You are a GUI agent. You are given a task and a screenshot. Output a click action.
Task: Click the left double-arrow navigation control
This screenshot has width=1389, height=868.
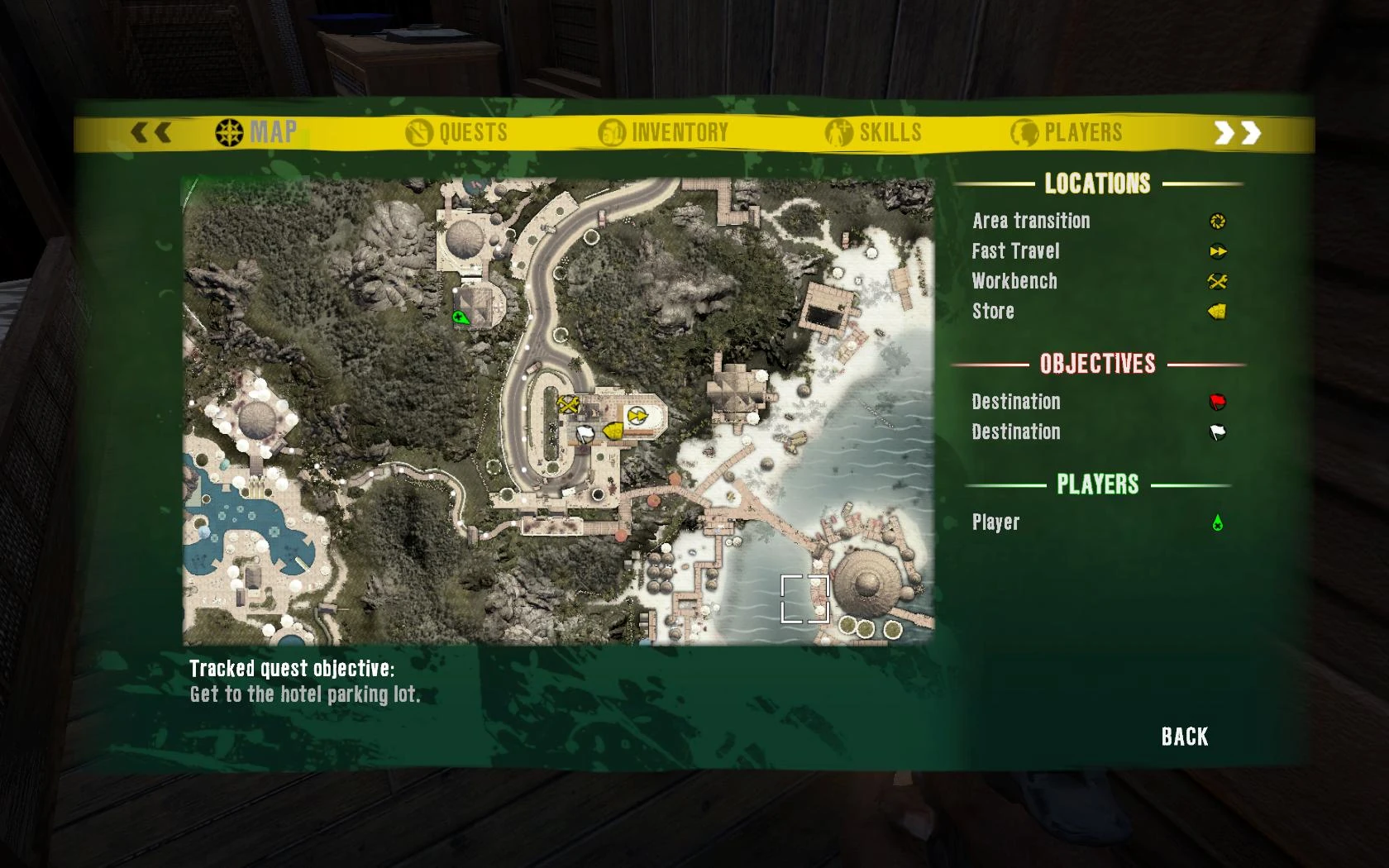[150, 131]
